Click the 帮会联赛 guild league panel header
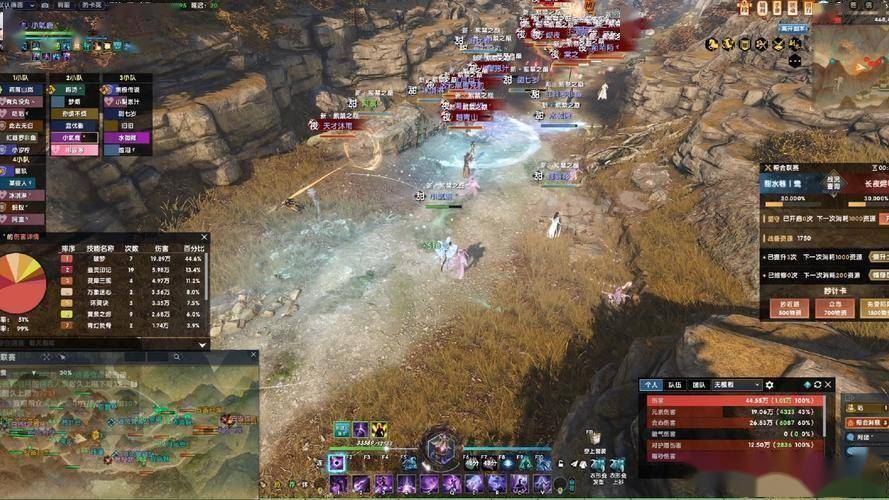The height and width of the screenshot is (500, 889). [x=790, y=169]
